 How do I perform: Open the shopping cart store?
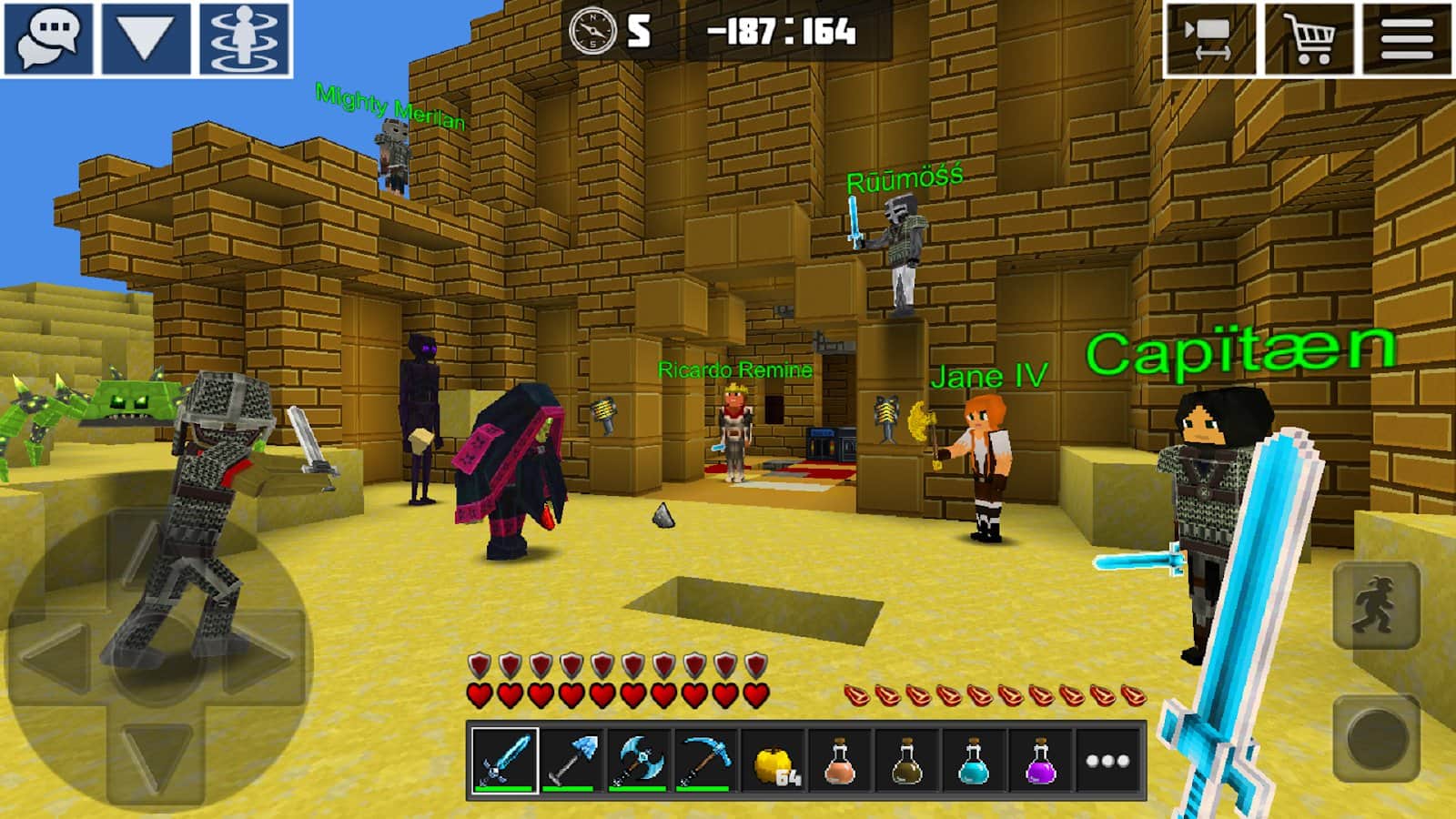pyautogui.click(x=1309, y=38)
